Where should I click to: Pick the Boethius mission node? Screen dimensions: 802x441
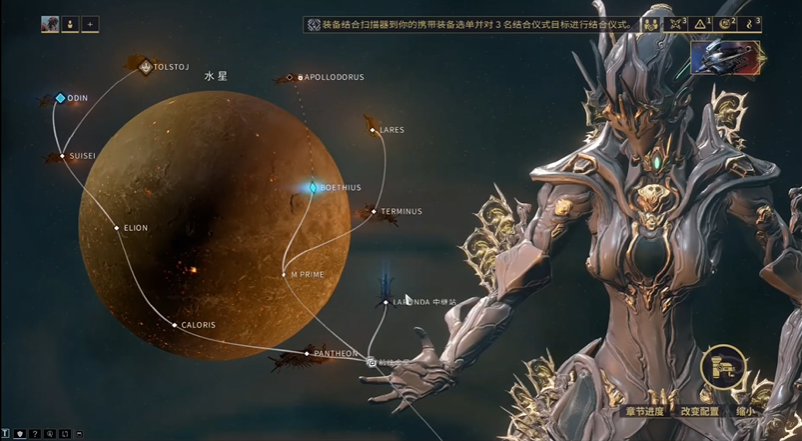point(312,187)
